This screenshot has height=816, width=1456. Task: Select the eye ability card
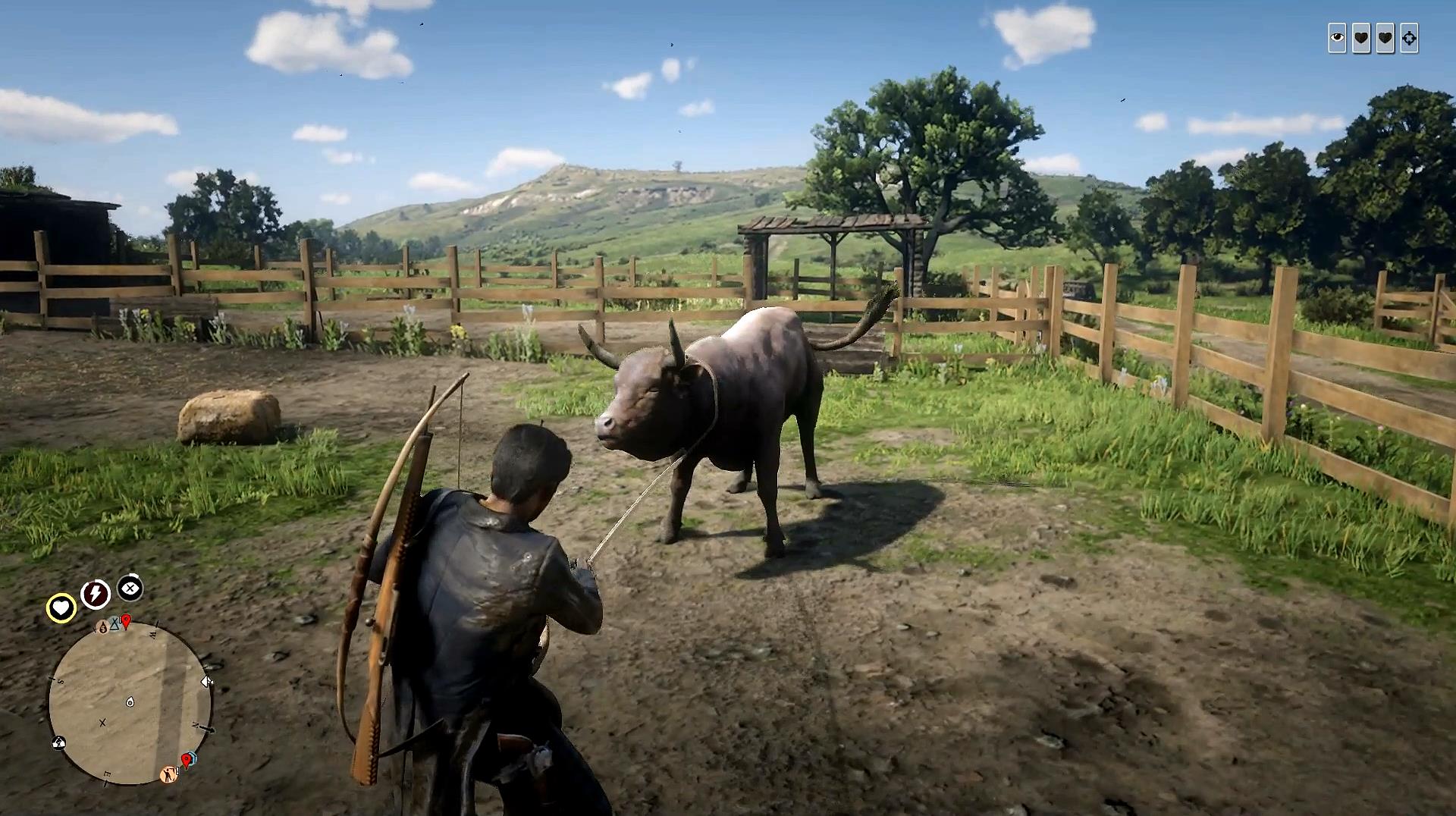[1337, 38]
